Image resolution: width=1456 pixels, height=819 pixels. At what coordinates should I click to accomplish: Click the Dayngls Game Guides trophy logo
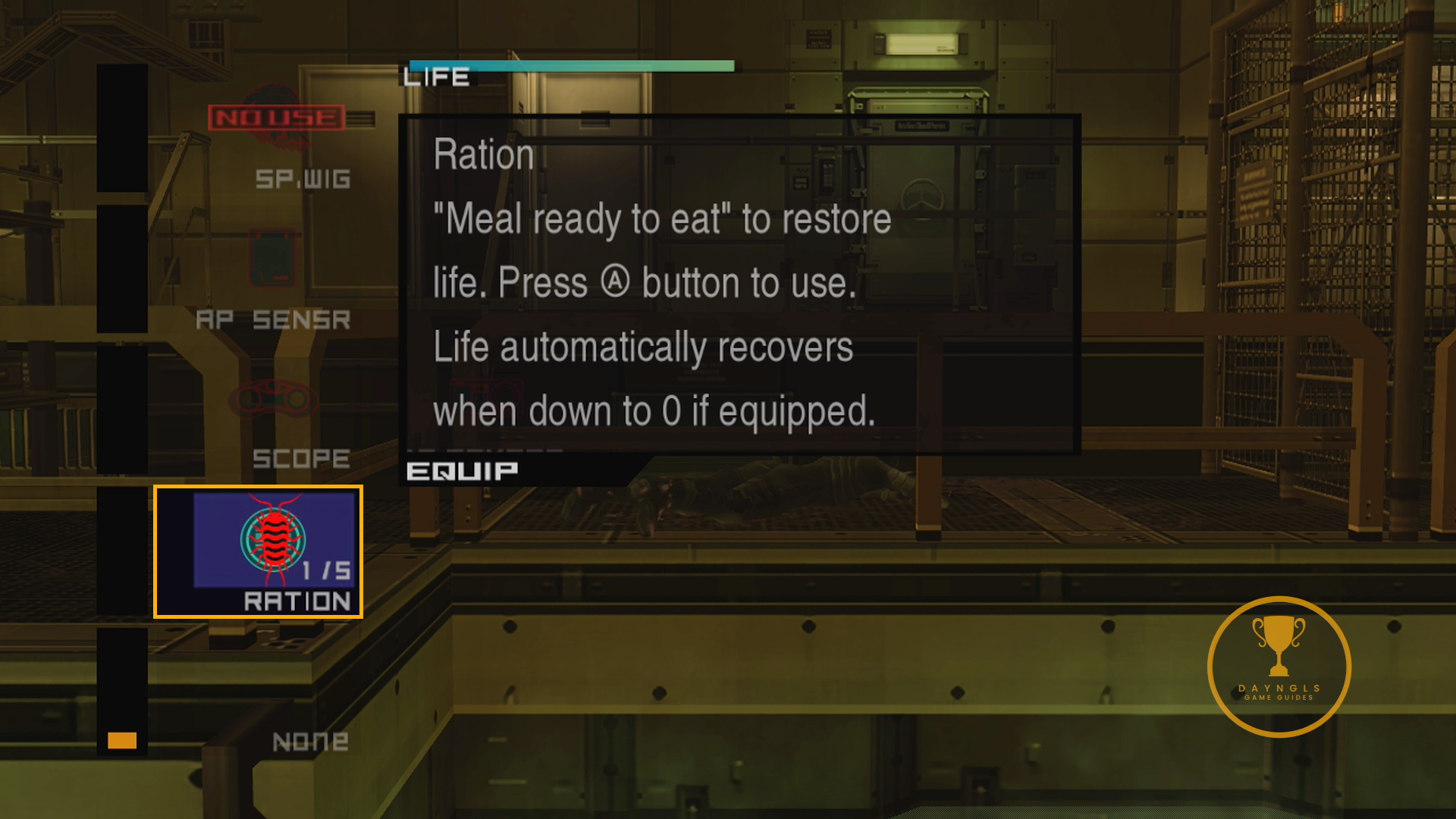(1279, 666)
